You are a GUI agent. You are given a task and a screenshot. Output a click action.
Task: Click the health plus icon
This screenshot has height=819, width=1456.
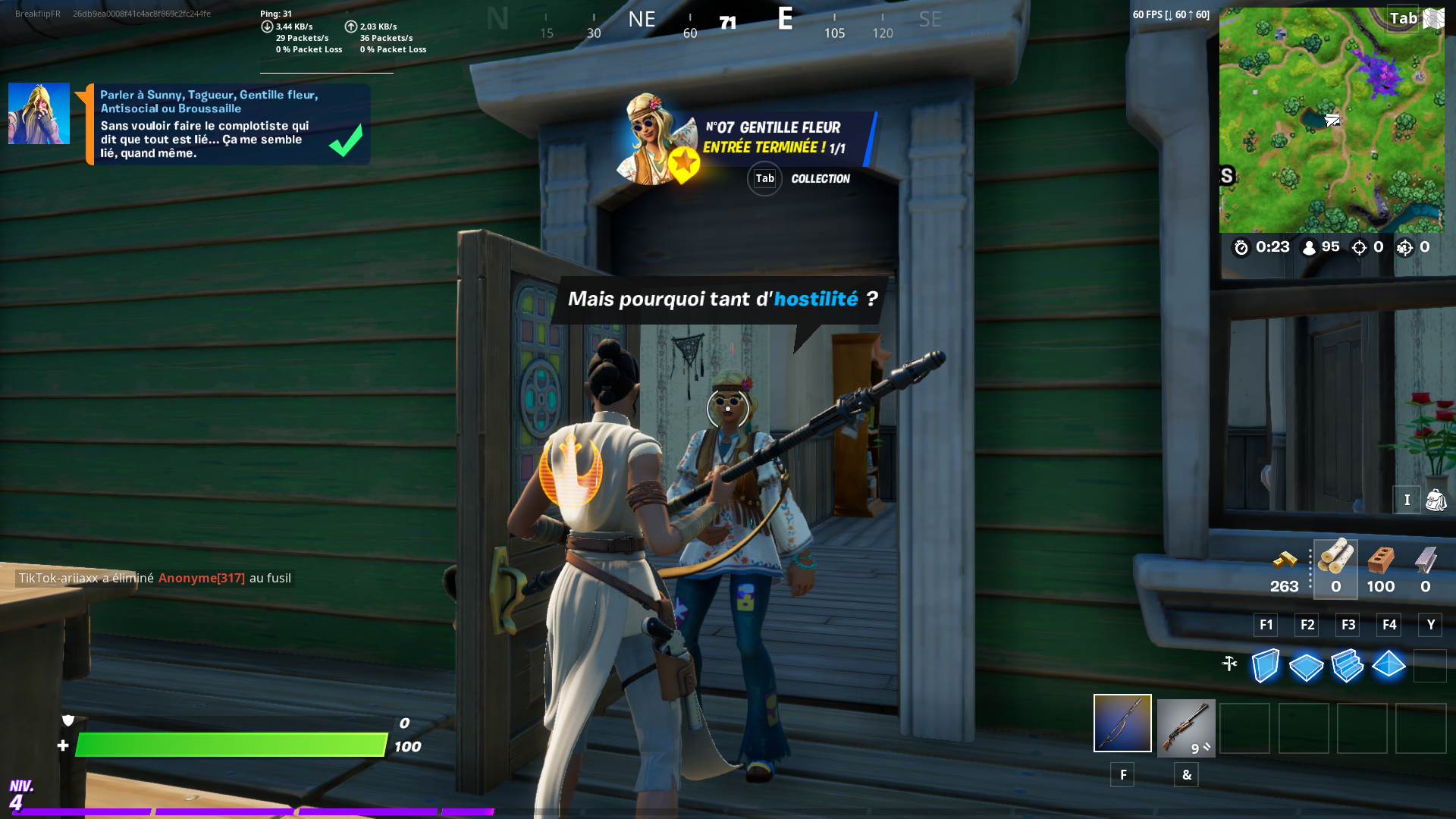click(61, 746)
